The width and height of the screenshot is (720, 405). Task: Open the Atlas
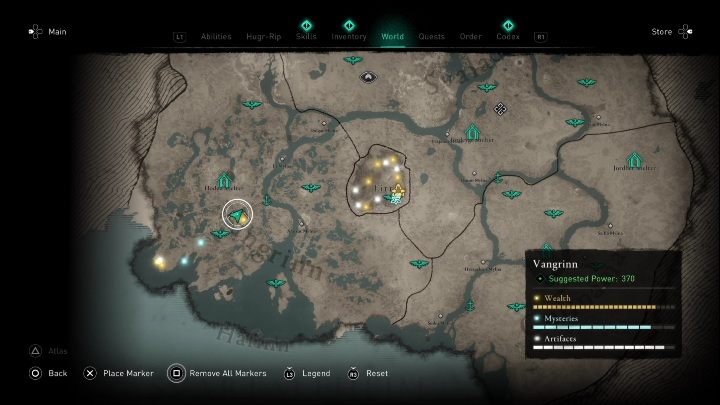pyautogui.click(x=47, y=350)
